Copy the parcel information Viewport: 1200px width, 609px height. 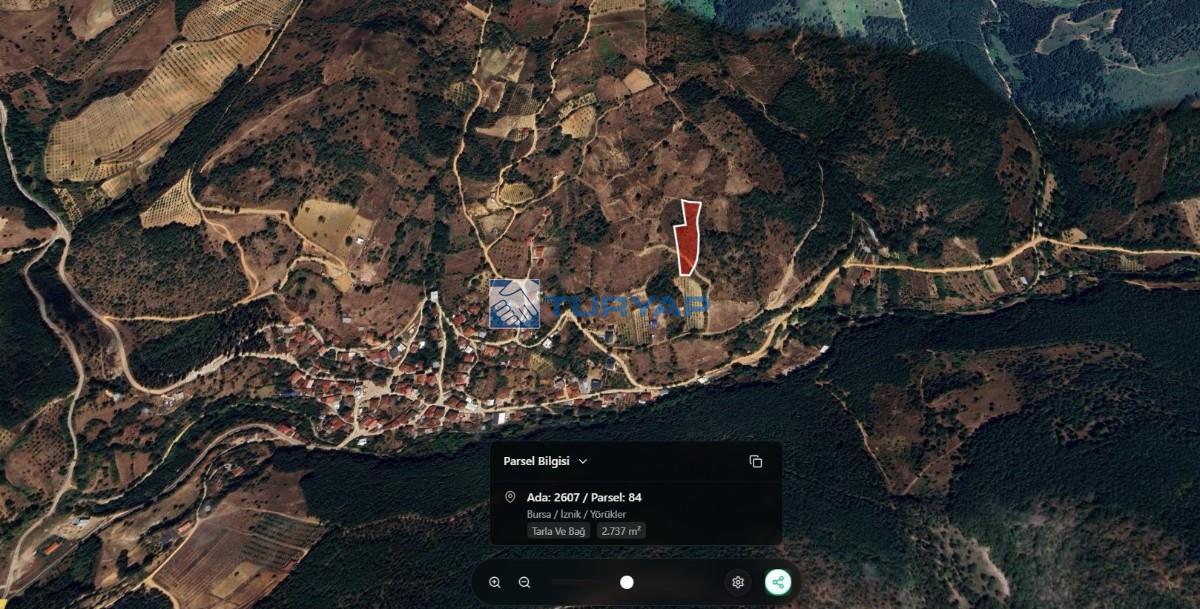tap(755, 461)
